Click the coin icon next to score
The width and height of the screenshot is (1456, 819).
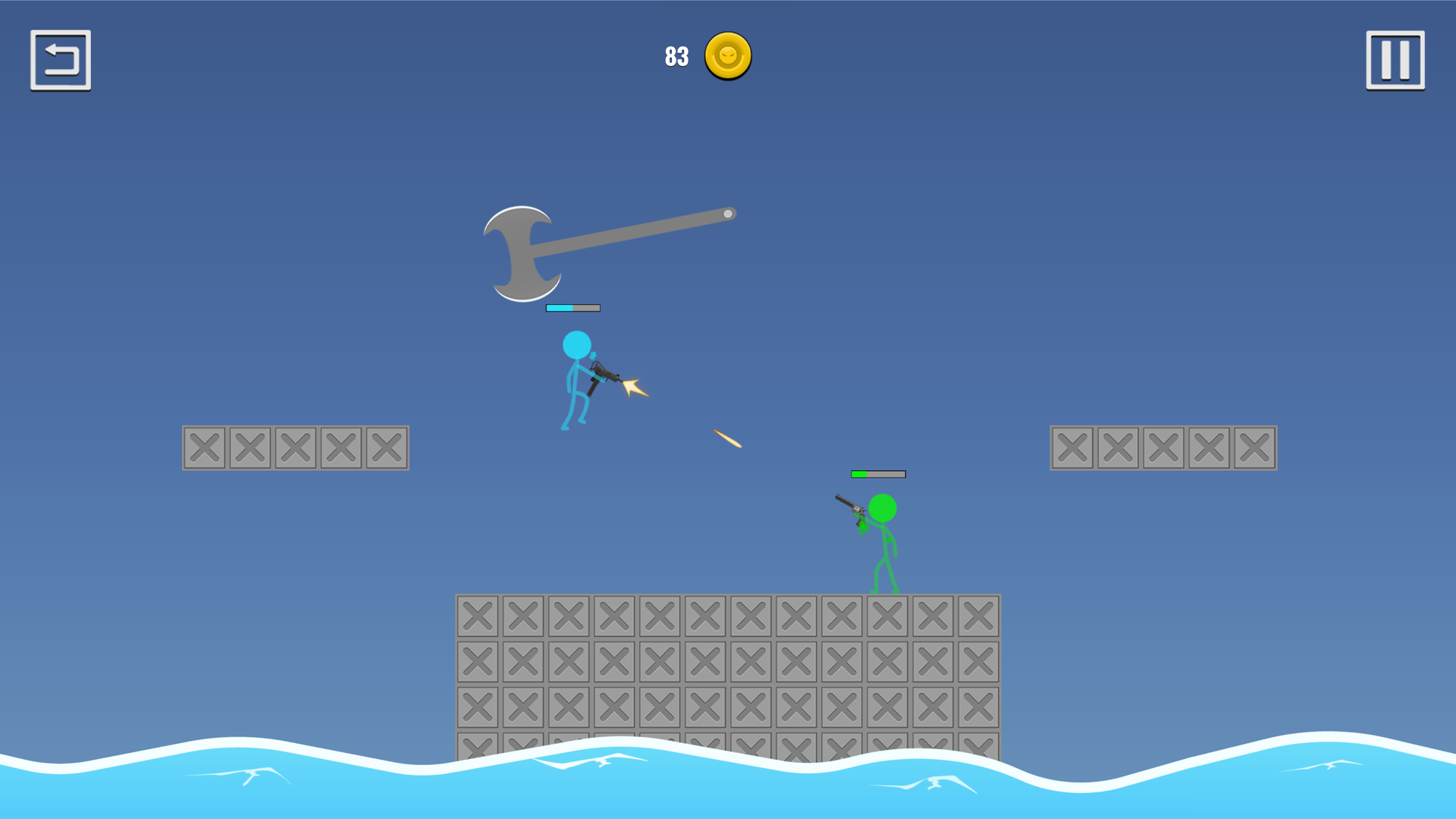pos(726,57)
